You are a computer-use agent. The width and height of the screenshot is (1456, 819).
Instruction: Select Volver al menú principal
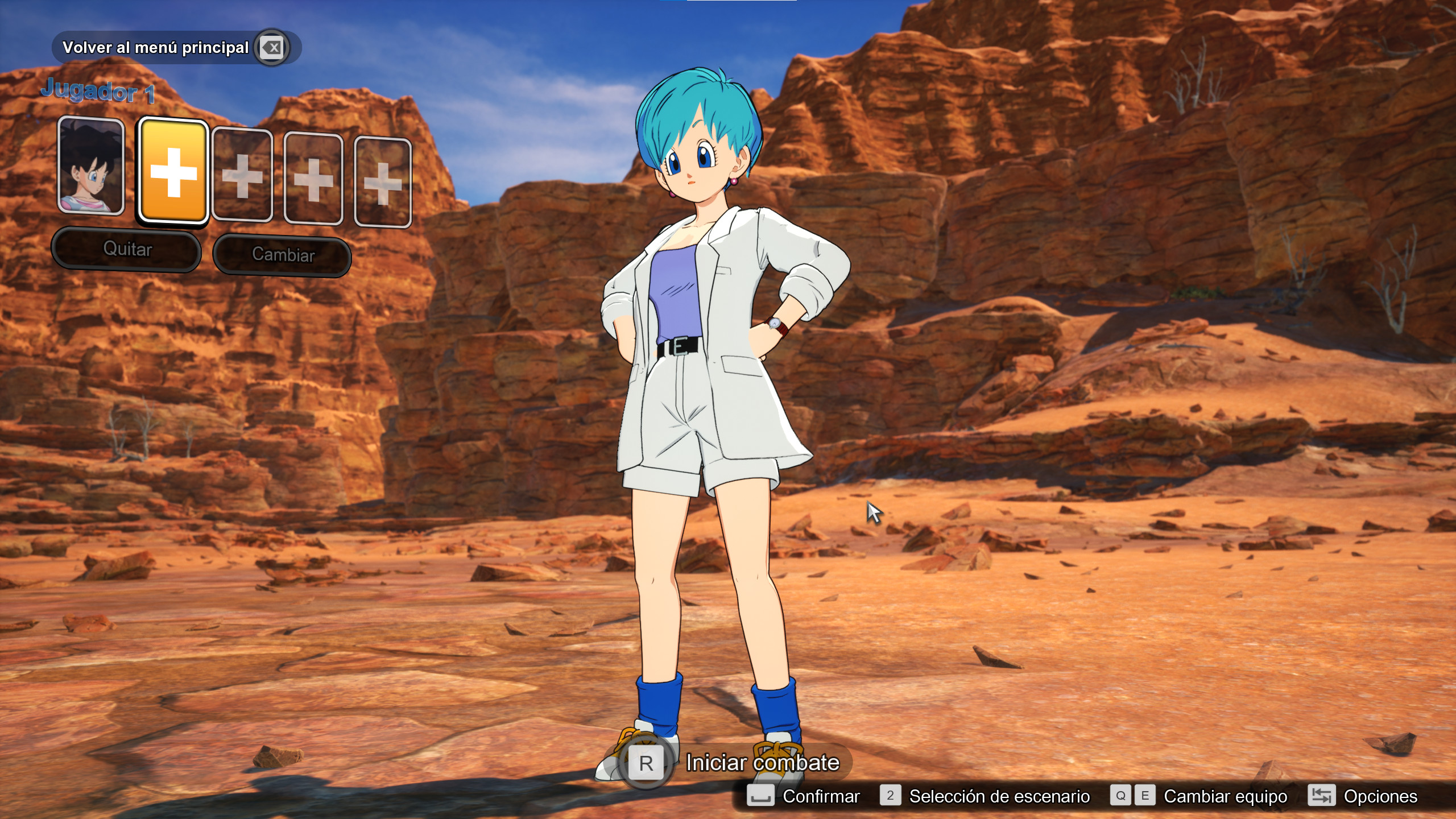tap(158, 47)
